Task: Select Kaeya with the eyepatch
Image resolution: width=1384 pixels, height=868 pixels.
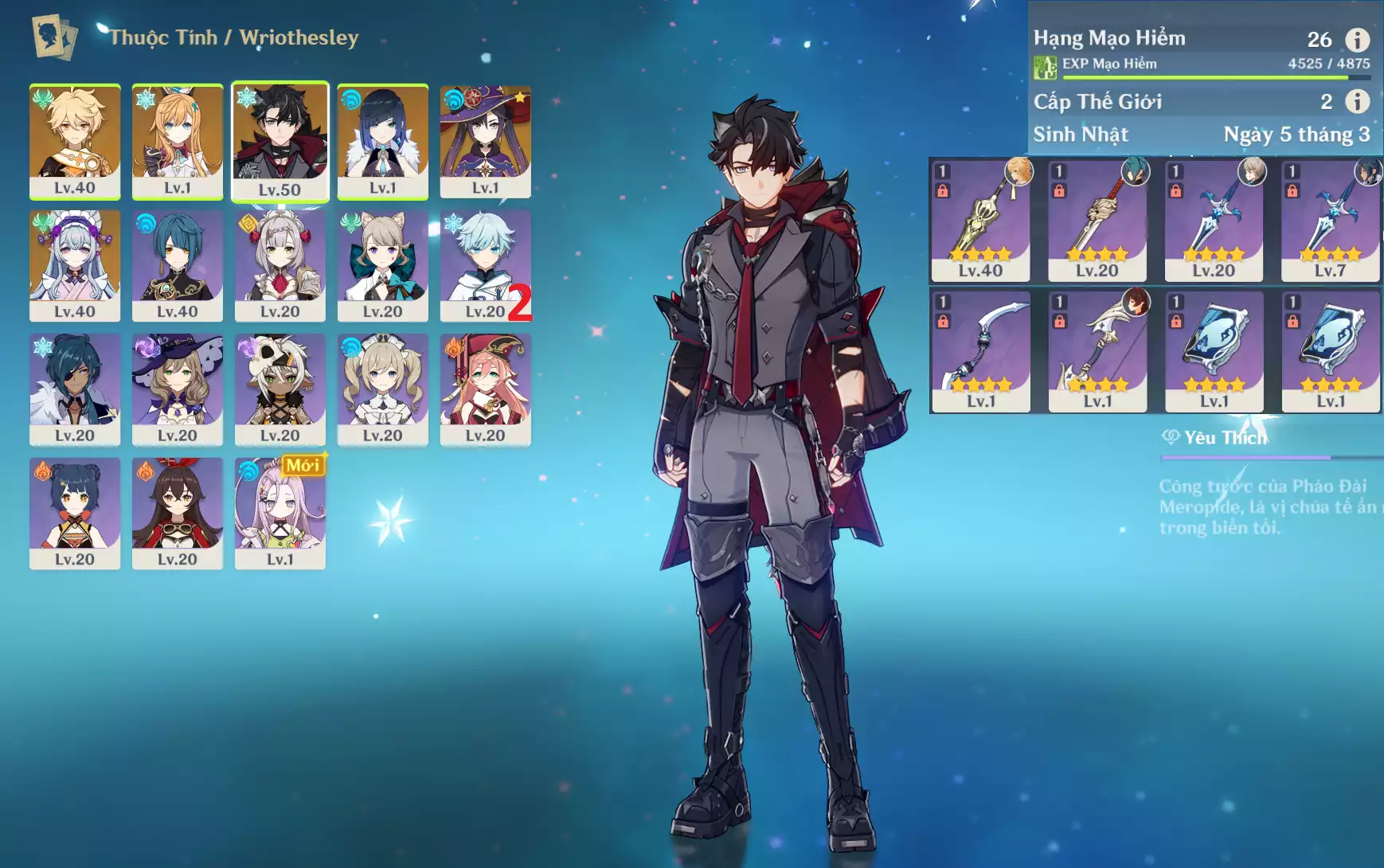Action: pyautogui.click(x=75, y=389)
